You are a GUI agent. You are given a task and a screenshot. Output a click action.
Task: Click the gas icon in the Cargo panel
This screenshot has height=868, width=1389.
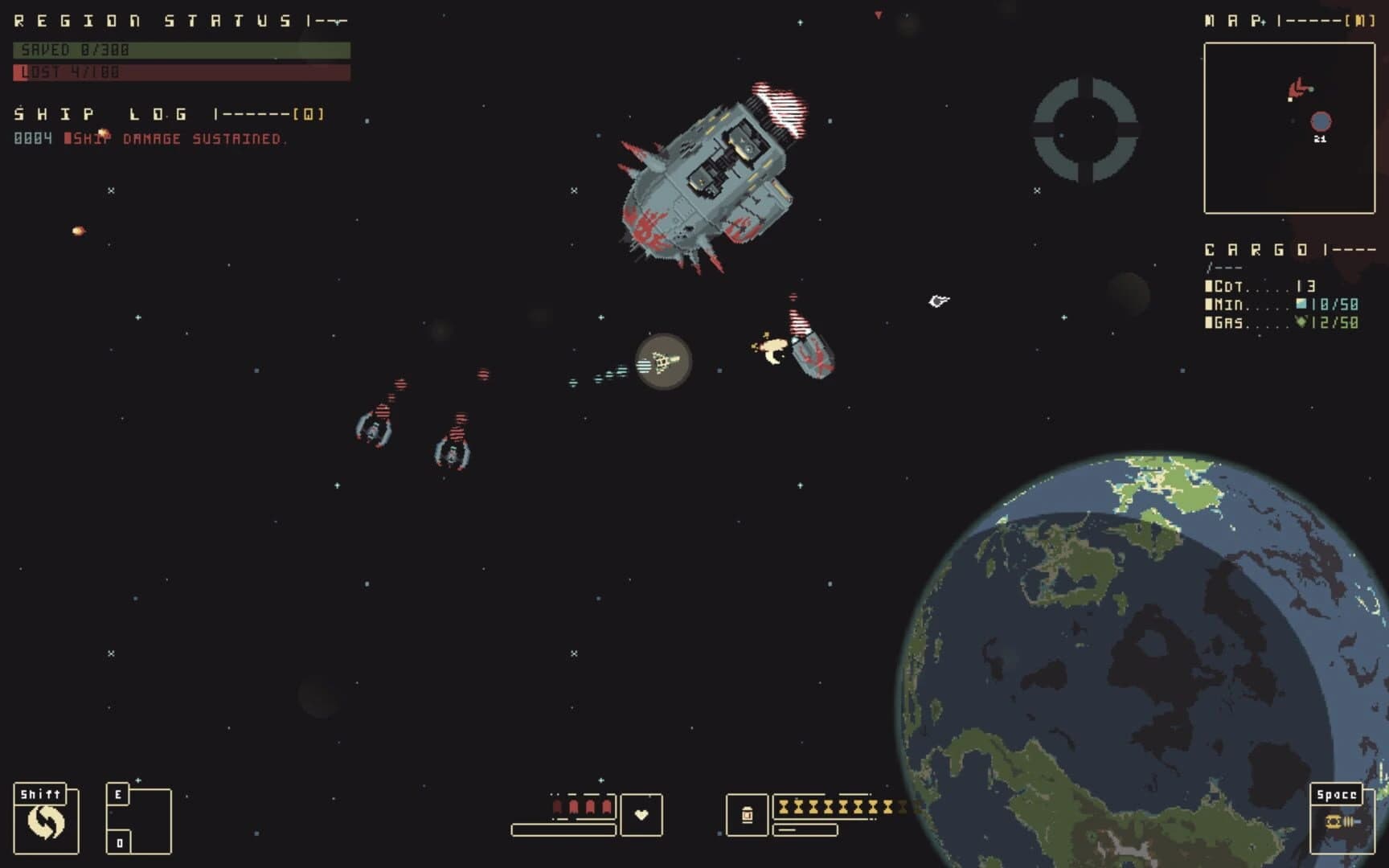(x=1302, y=320)
